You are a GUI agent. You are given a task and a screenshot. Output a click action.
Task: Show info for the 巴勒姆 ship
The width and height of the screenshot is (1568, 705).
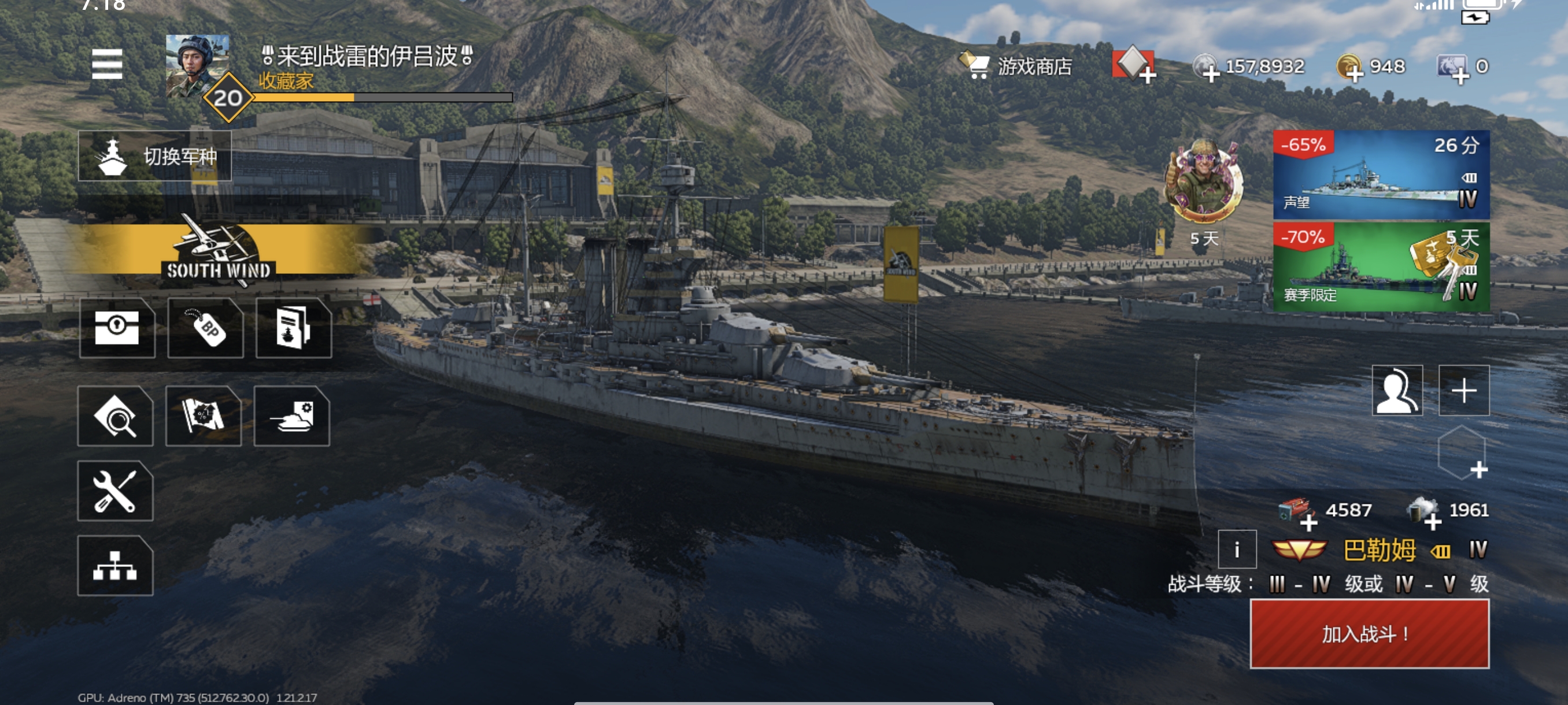[1237, 550]
